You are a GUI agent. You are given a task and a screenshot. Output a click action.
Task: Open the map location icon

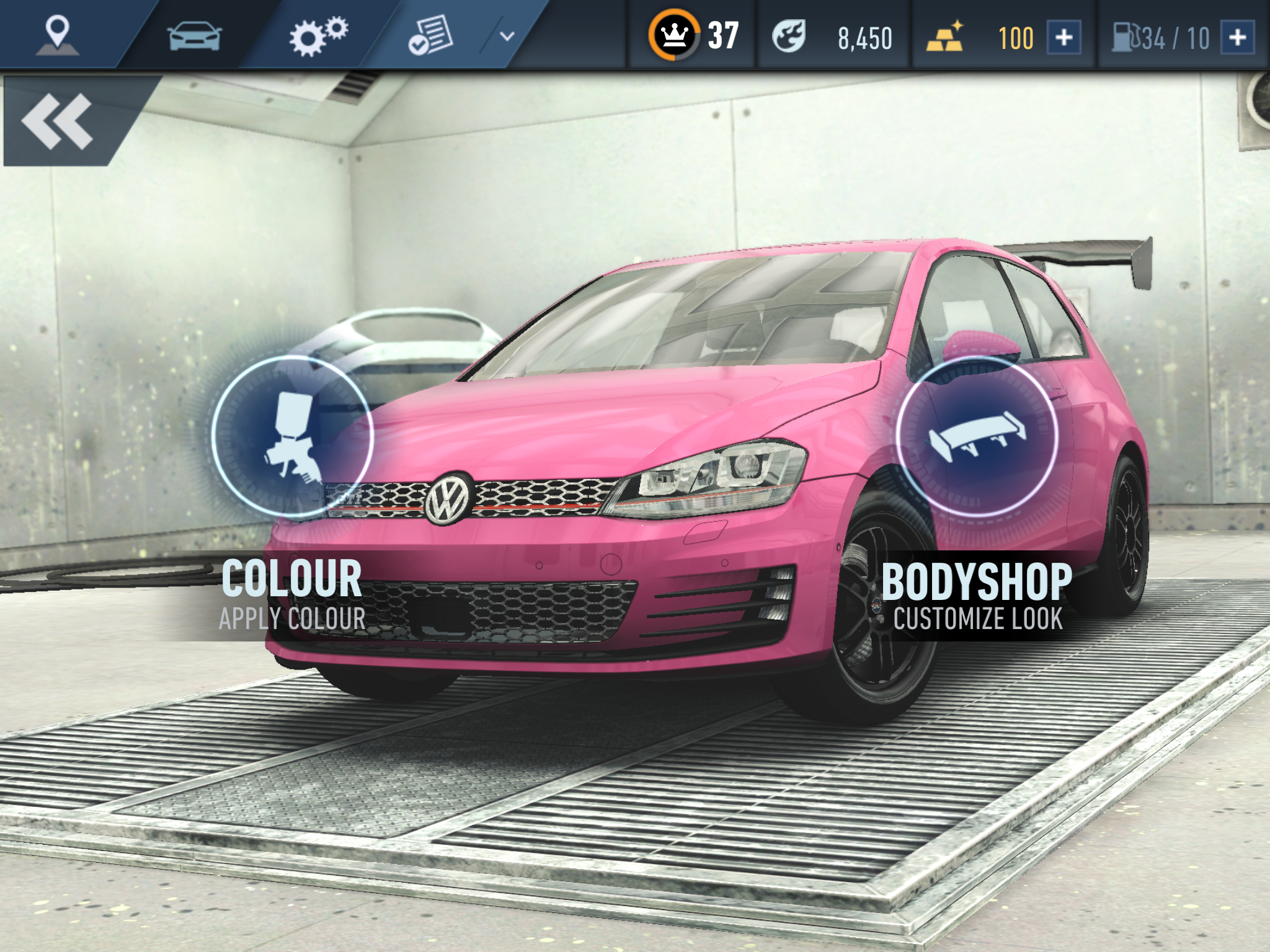58,34
